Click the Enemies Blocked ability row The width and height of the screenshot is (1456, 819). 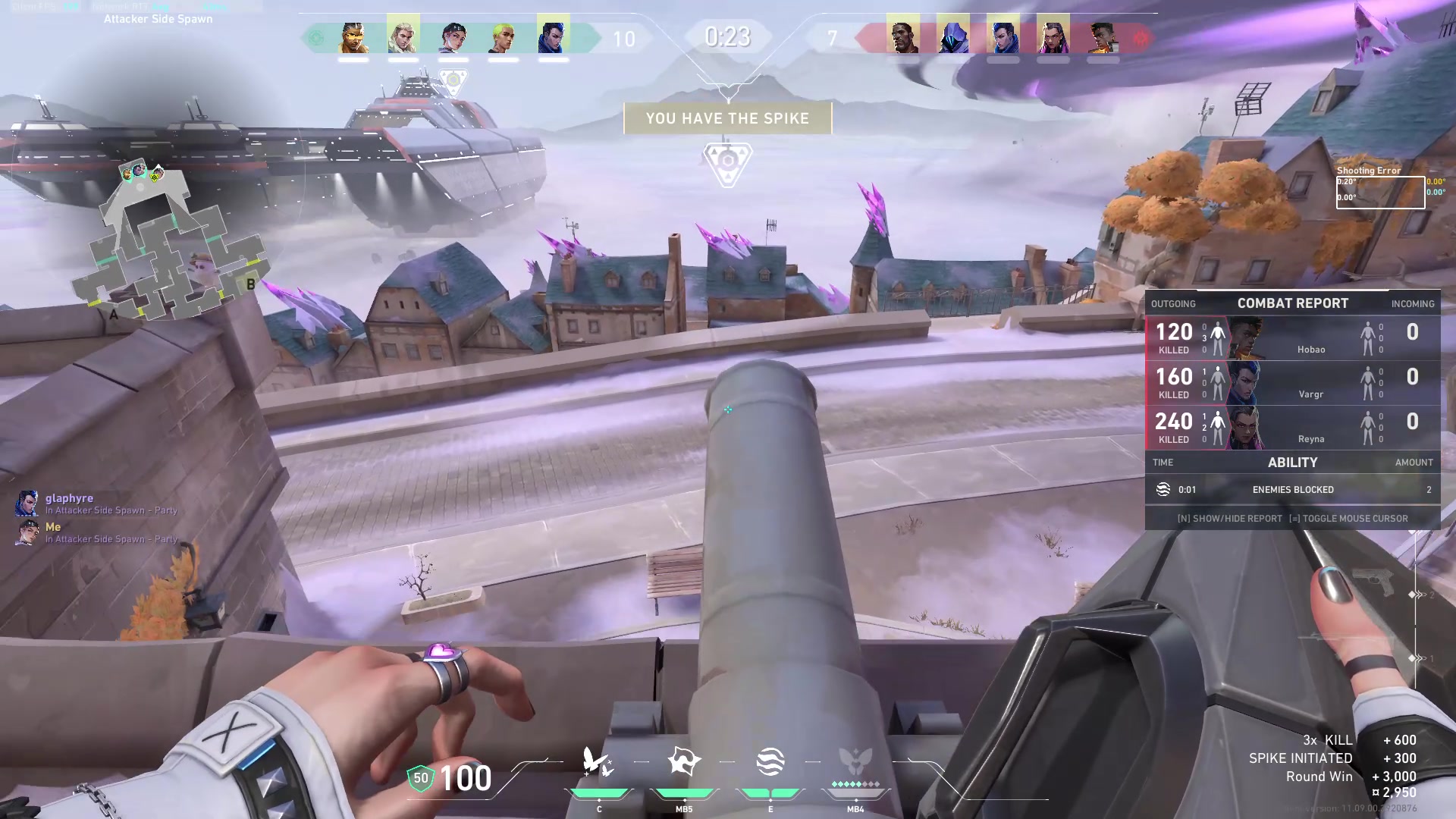(1292, 490)
